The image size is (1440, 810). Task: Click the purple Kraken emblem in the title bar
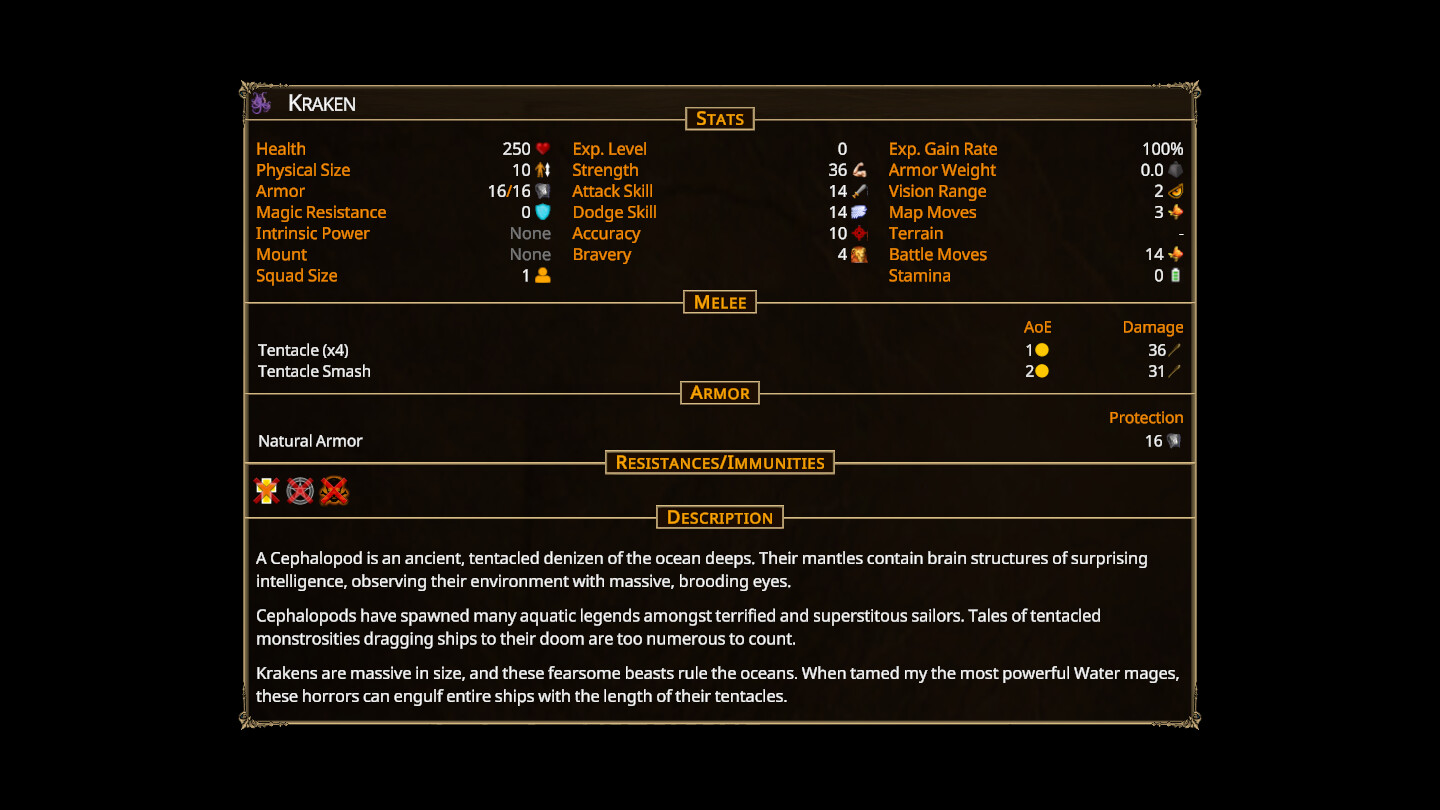point(261,102)
